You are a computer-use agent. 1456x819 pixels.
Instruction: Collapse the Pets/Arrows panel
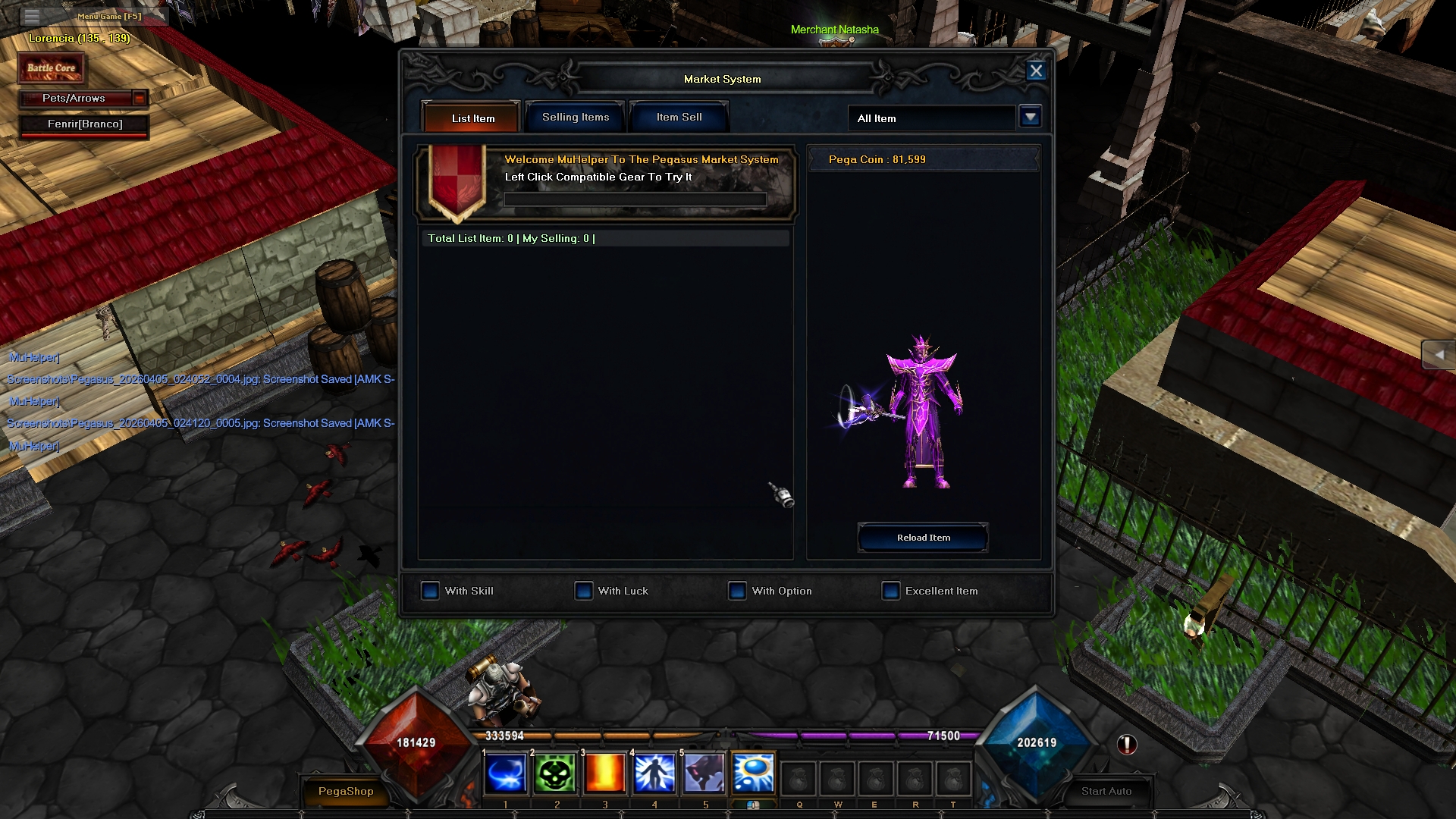coord(140,99)
